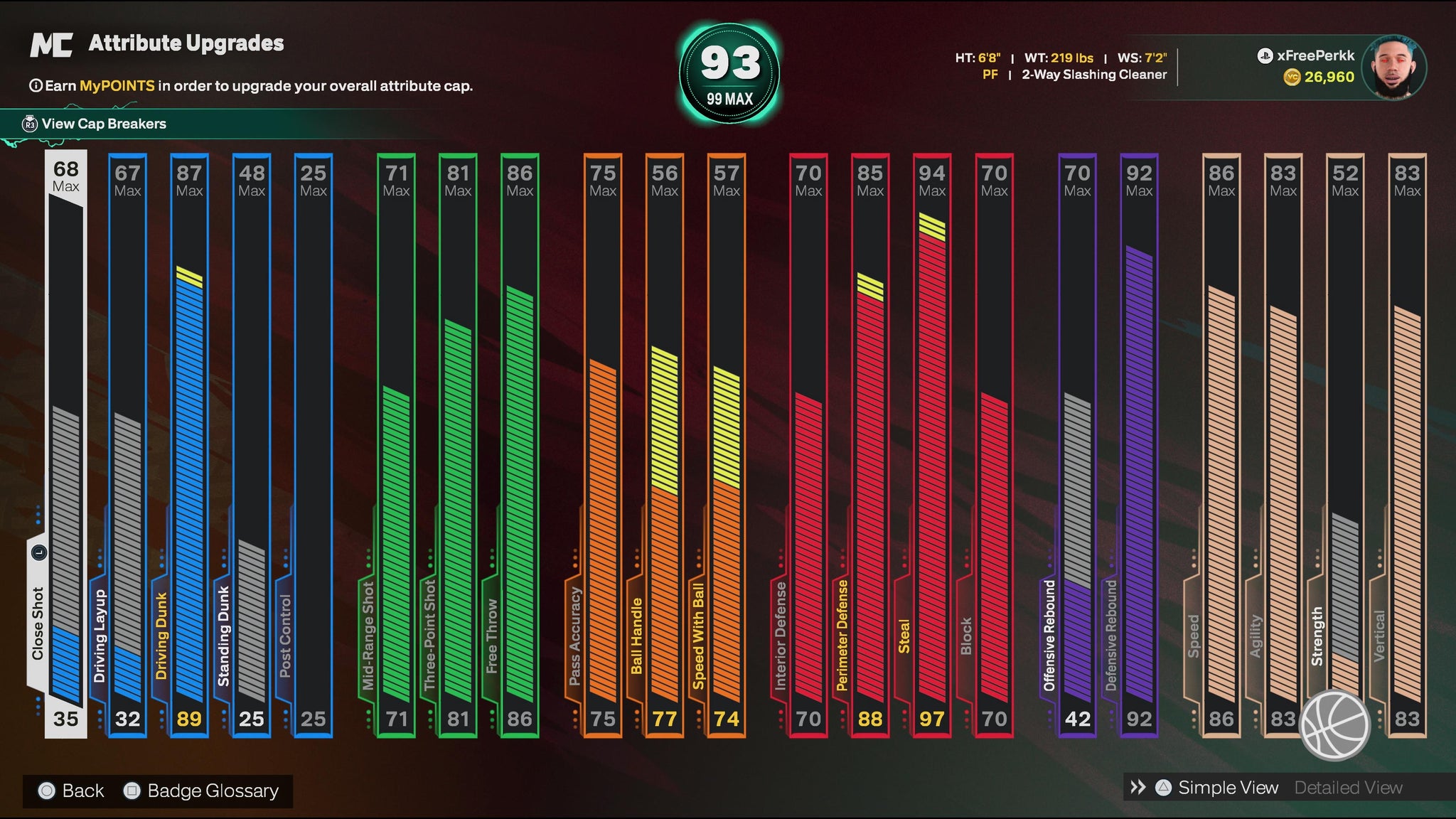1456x819 pixels.
Task: Go back using the Back button
Action: pos(72,791)
